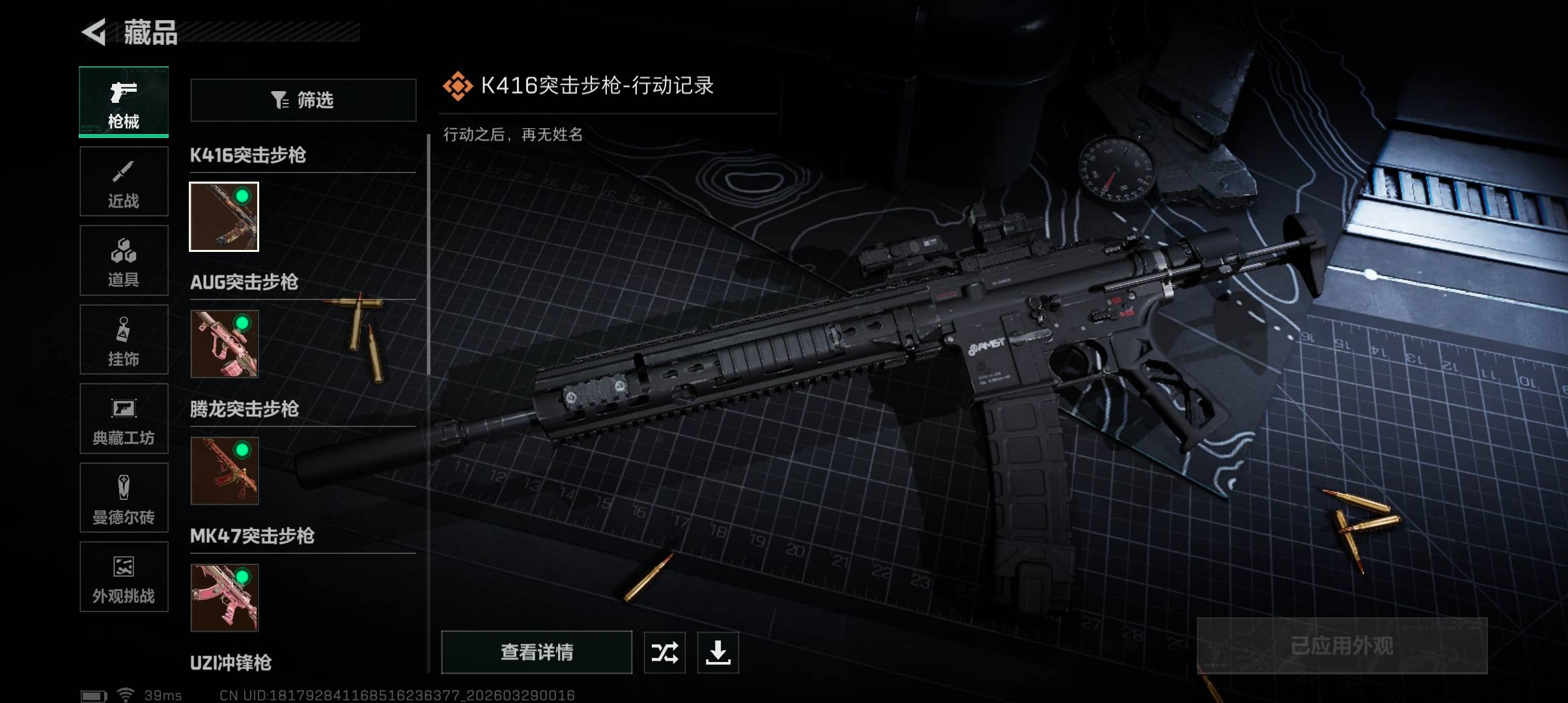The height and width of the screenshot is (703, 1568).
Task: Click the 查看详情 view details button
Action: pos(537,652)
